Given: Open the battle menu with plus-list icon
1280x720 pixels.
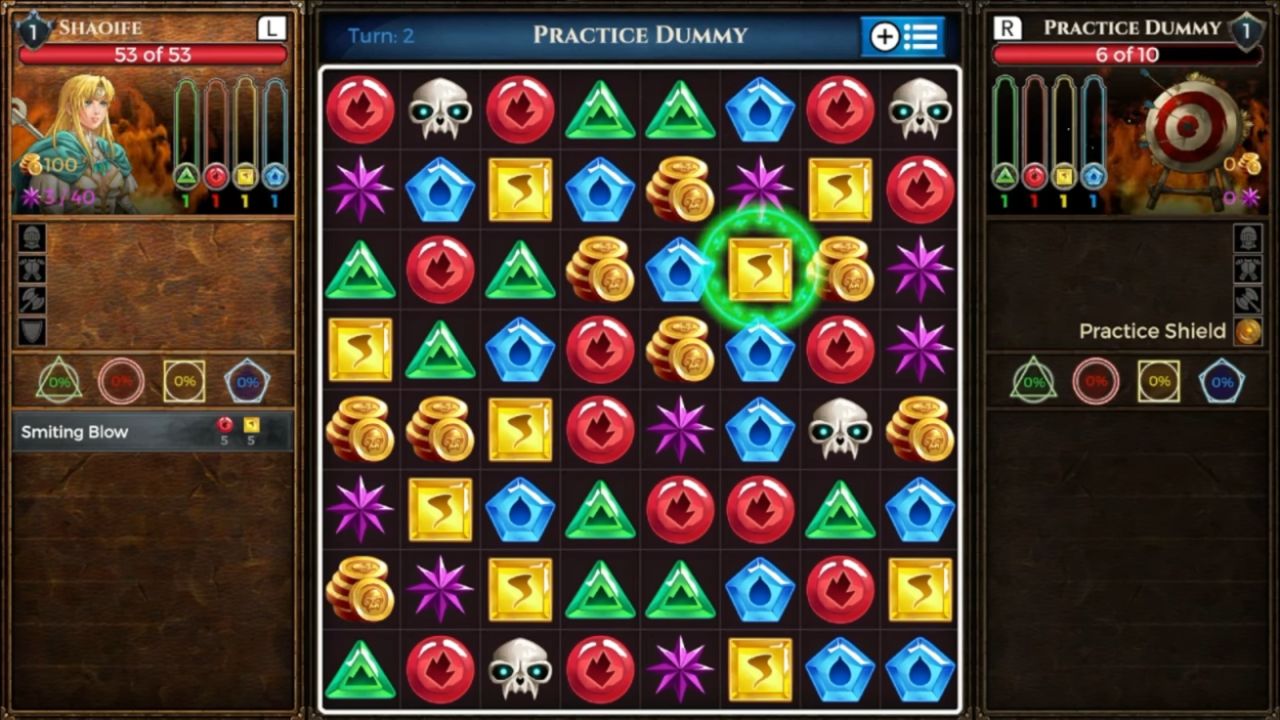Looking at the screenshot, I should coord(903,37).
